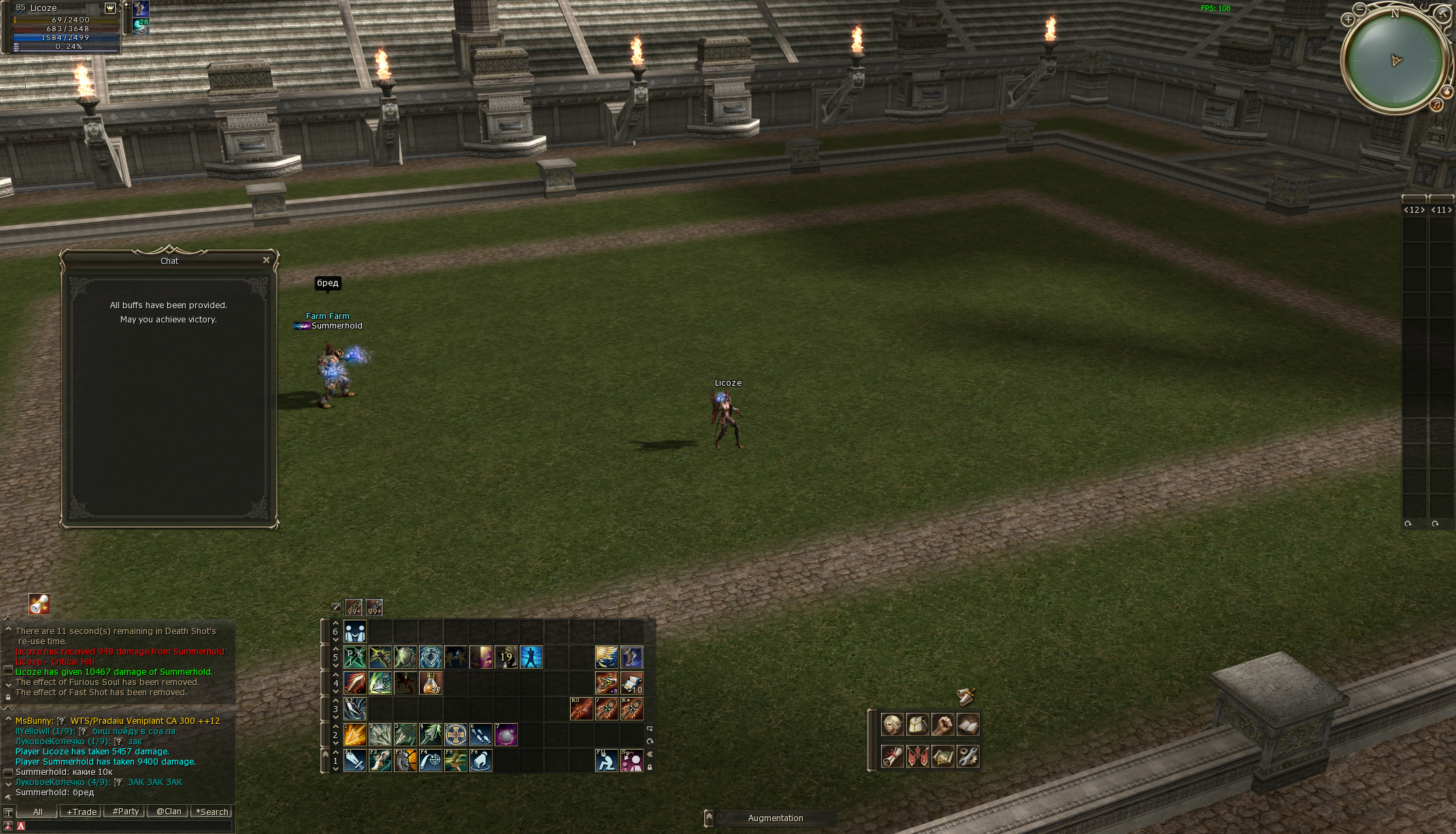
Task: Open the @Clan chat tab
Action: (x=169, y=812)
